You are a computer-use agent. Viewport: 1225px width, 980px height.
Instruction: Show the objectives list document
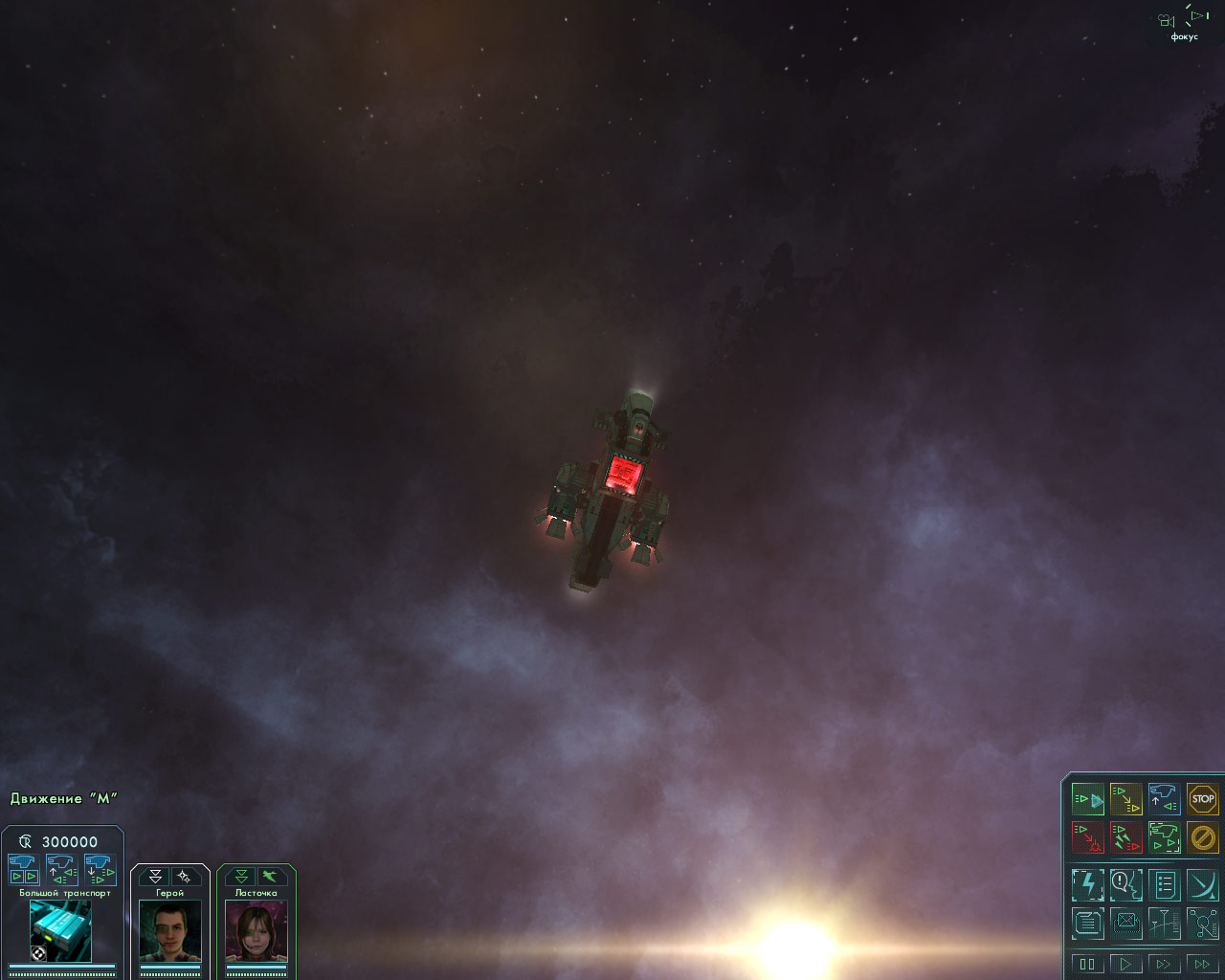coord(1164,884)
